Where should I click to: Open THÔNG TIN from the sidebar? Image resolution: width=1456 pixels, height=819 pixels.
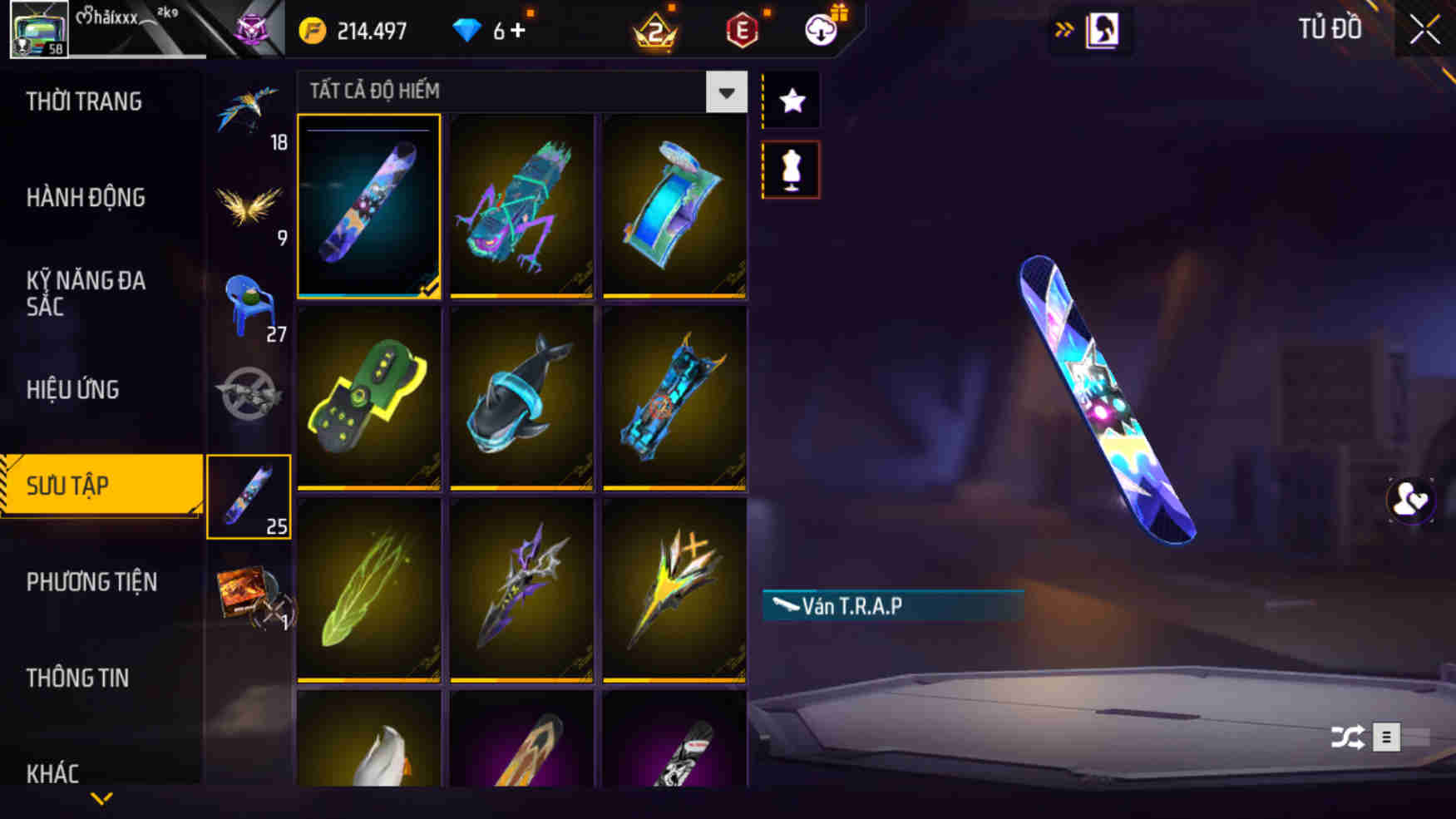(79, 678)
